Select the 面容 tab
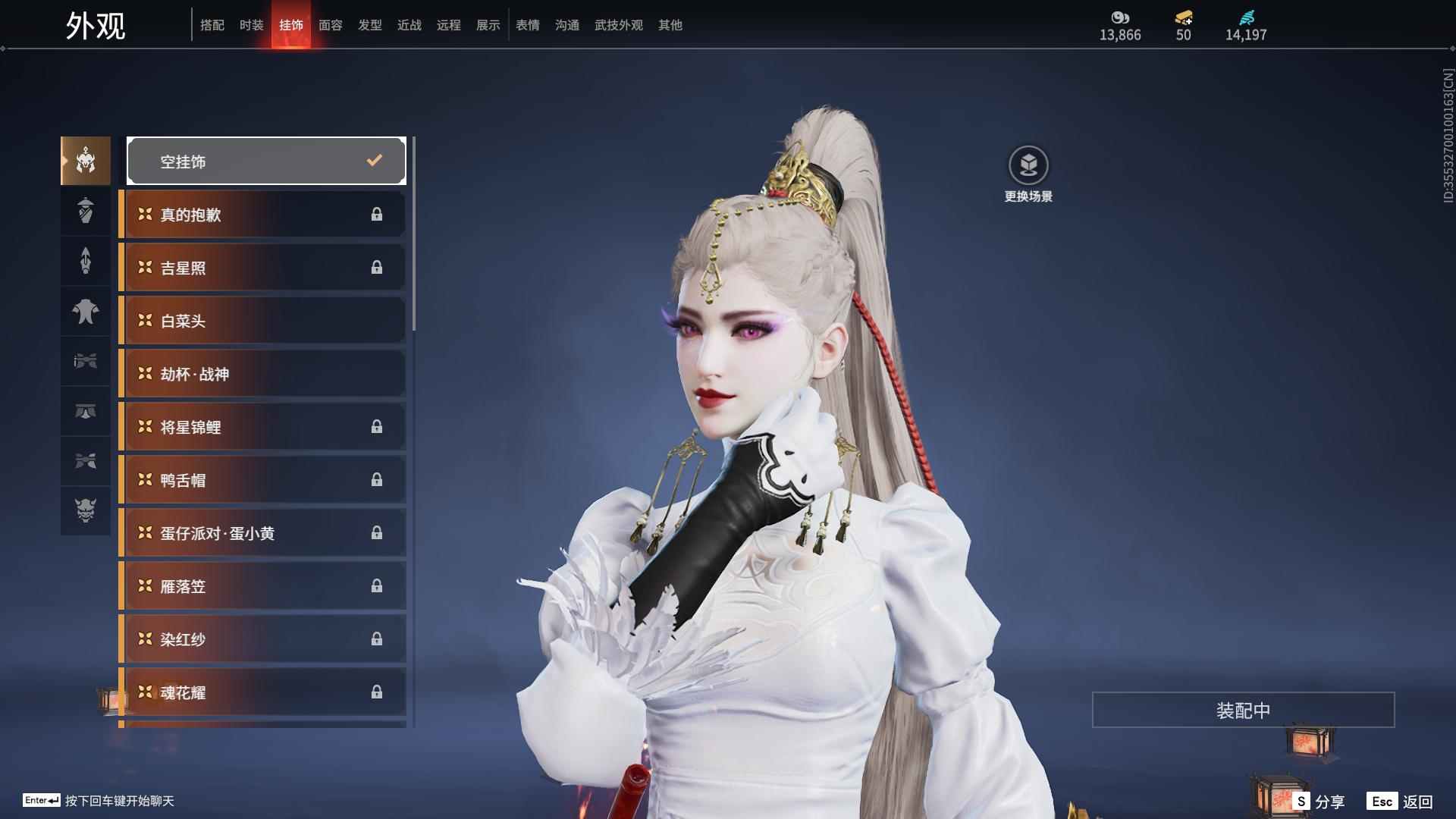This screenshot has width=1456, height=819. [330, 25]
